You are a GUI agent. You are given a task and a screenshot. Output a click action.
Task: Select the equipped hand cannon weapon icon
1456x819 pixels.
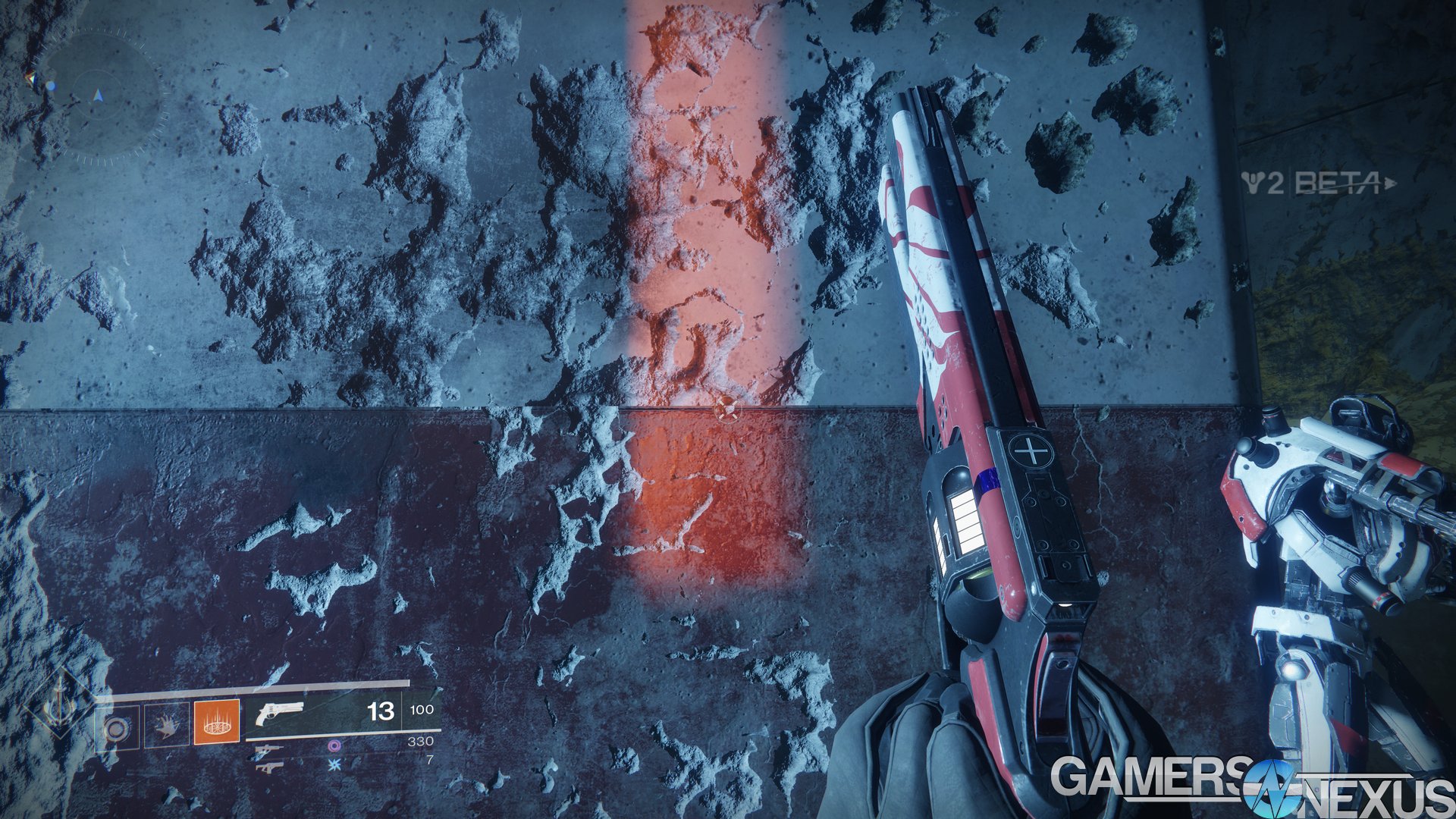tap(278, 714)
